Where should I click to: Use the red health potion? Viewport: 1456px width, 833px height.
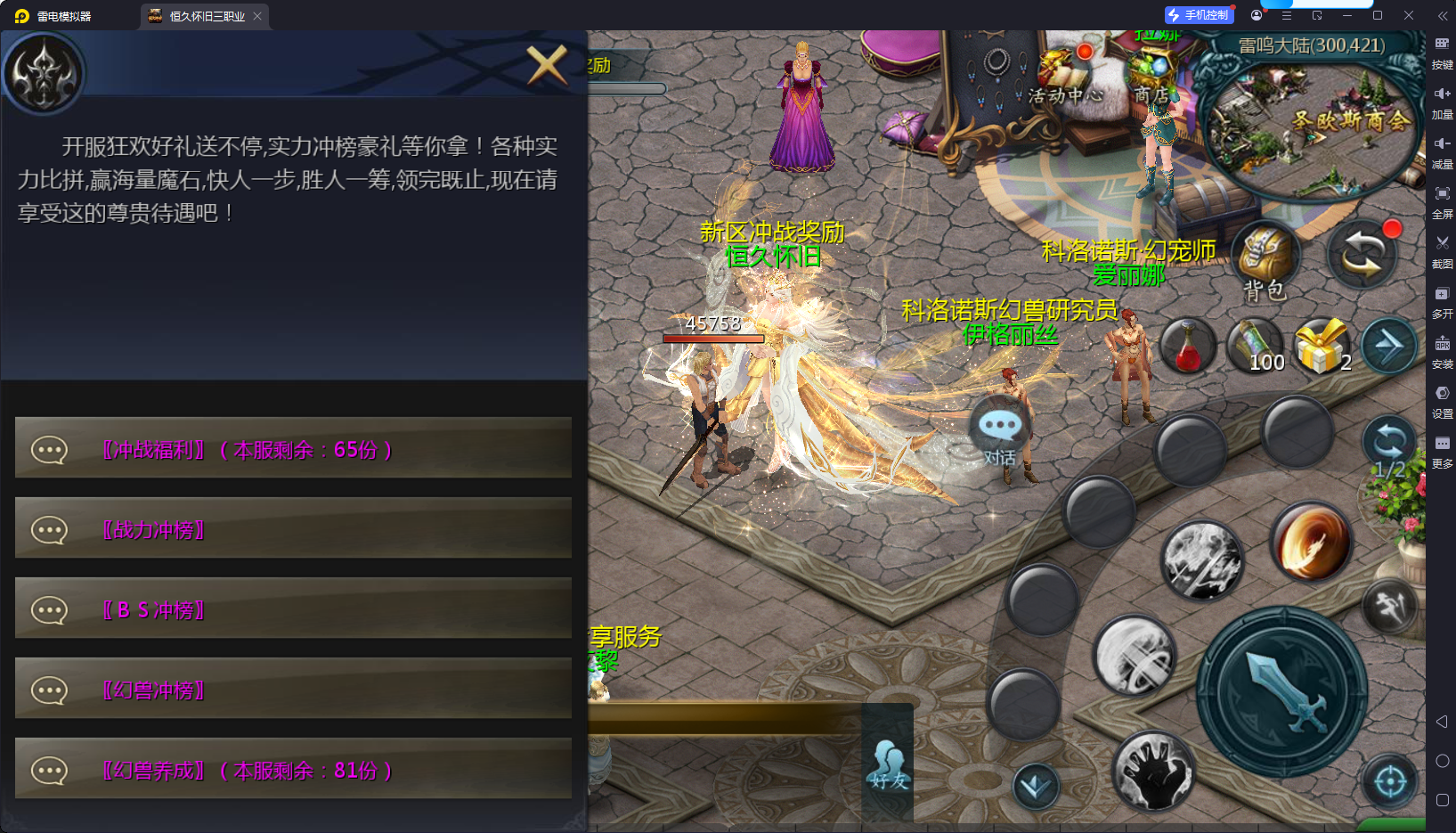1188,346
